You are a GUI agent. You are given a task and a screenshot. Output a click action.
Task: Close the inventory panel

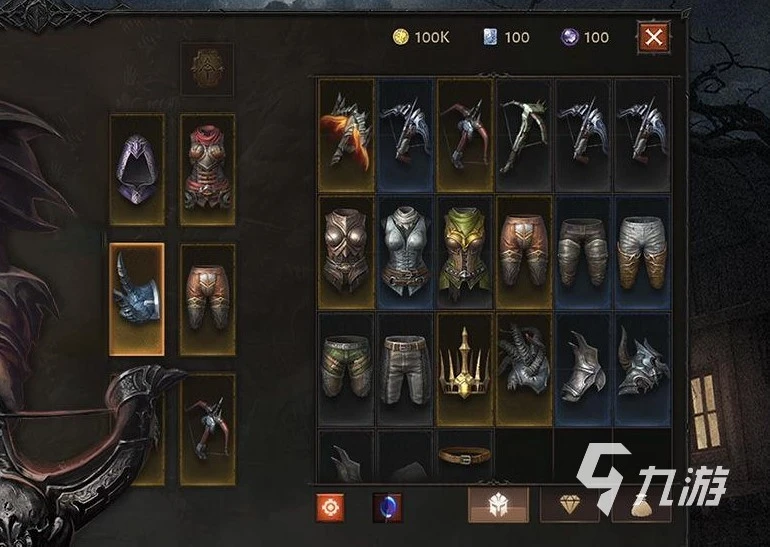point(653,38)
